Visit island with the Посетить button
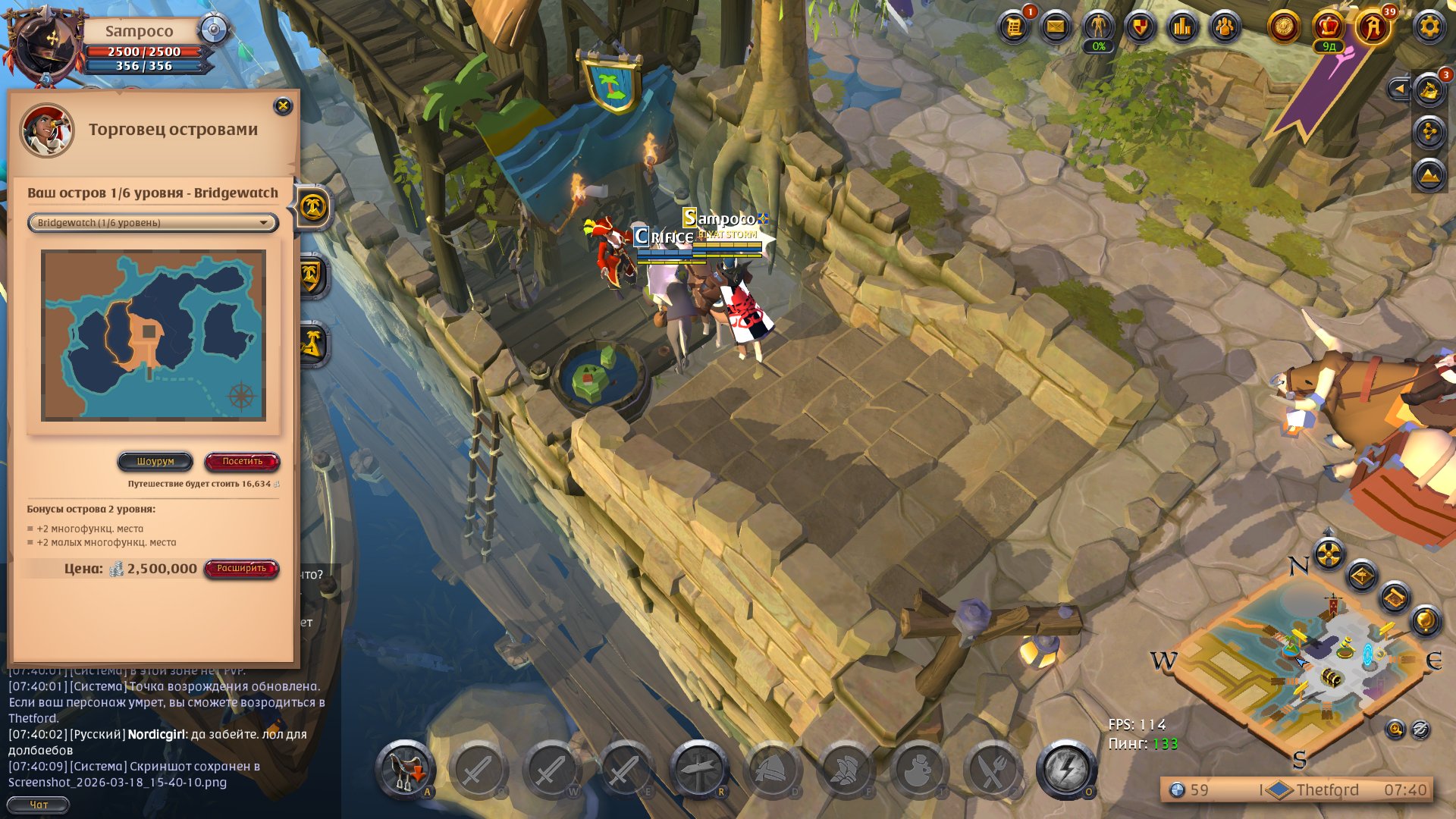This screenshot has width=1456, height=819. [242, 461]
